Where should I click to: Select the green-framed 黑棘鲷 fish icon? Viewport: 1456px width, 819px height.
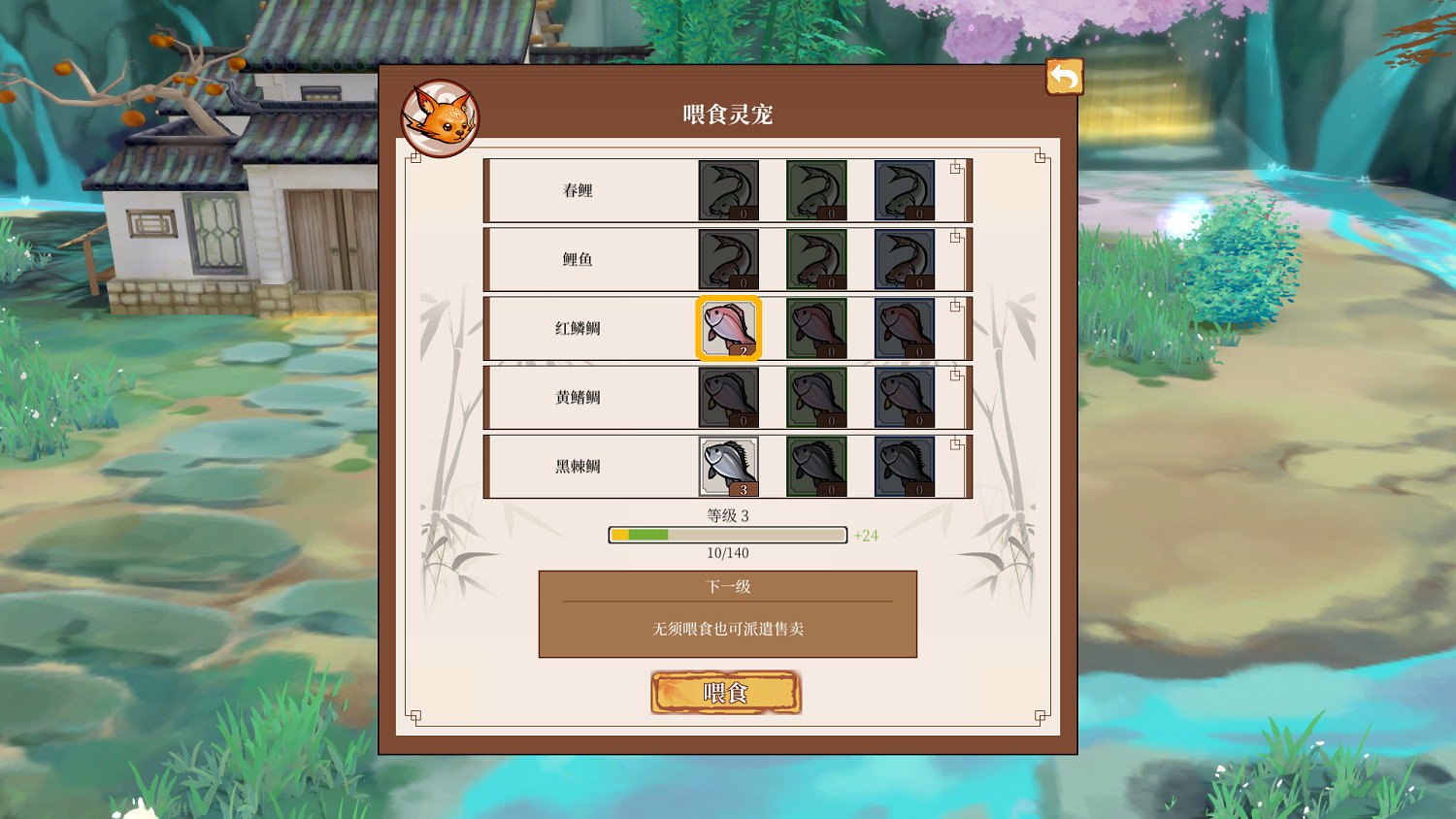click(x=815, y=467)
